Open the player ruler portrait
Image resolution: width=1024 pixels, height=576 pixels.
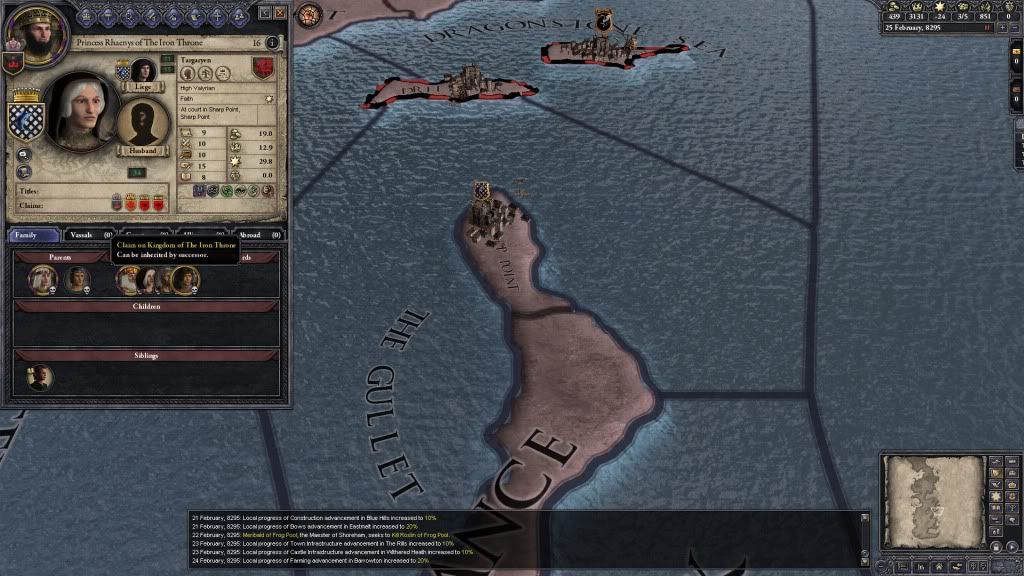coord(30,33)
